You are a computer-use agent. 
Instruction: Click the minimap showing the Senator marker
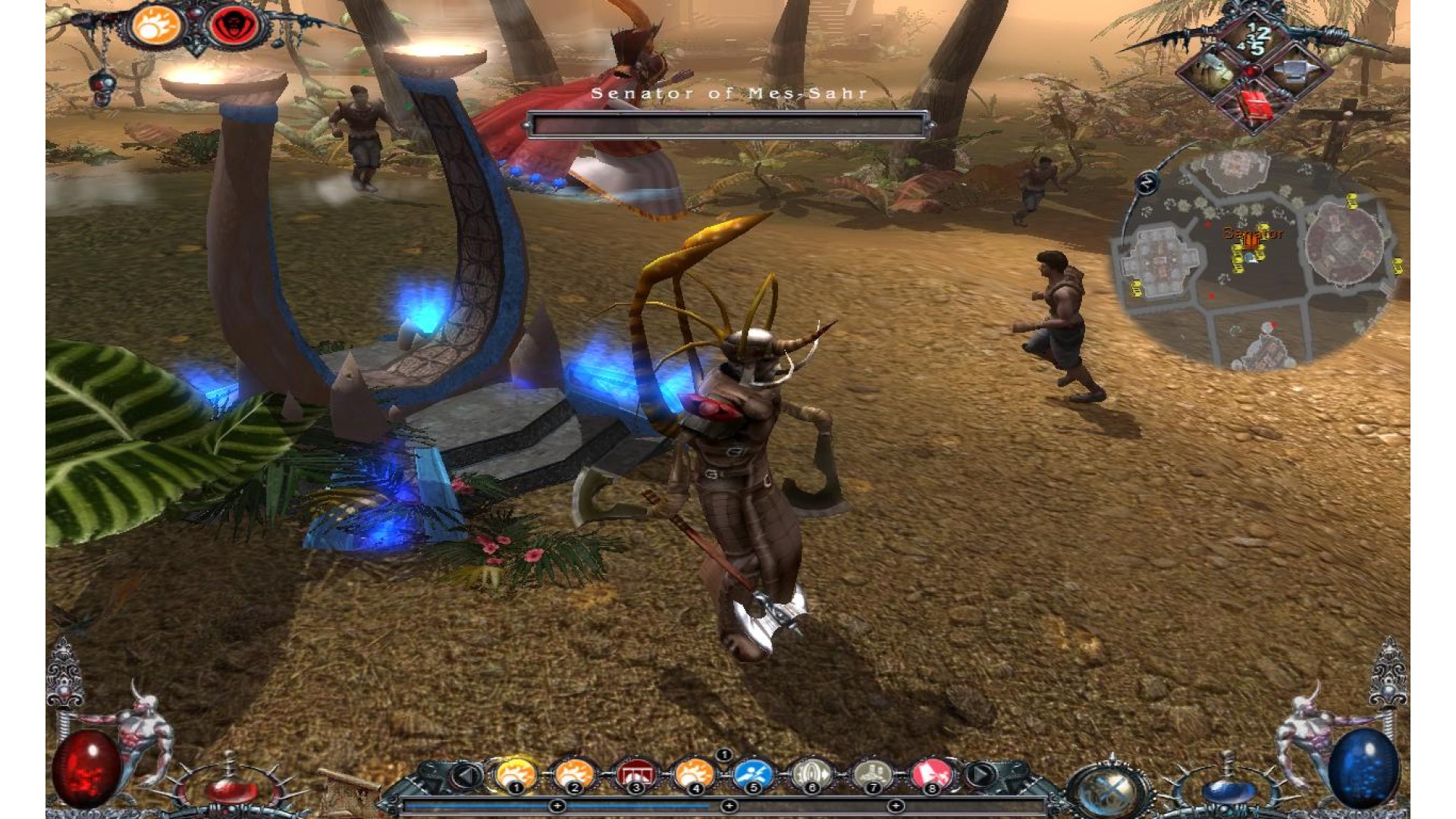(x=1255, y=258)
